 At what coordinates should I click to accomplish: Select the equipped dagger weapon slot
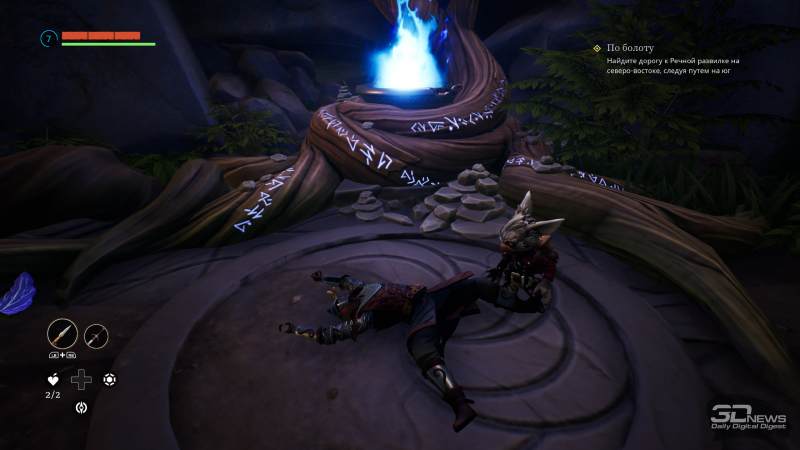point(62,333)
